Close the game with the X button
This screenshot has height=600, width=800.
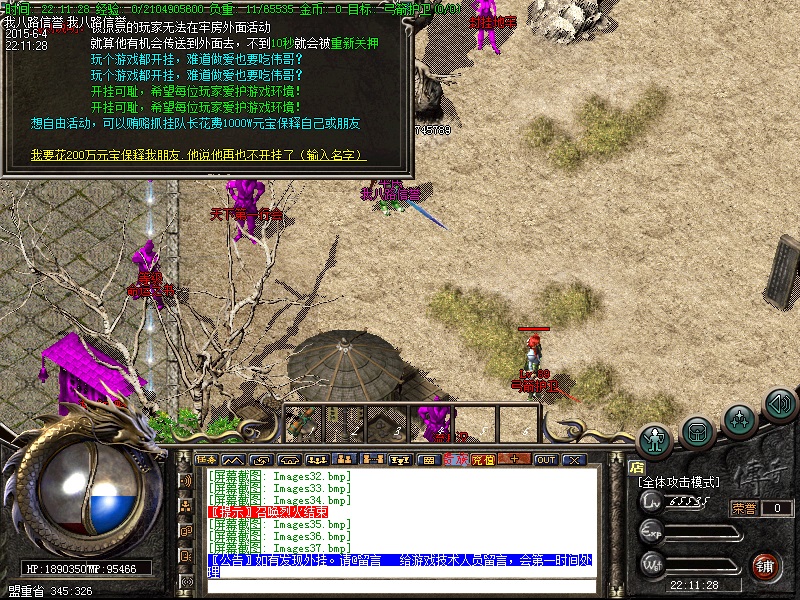coord(574,460)
